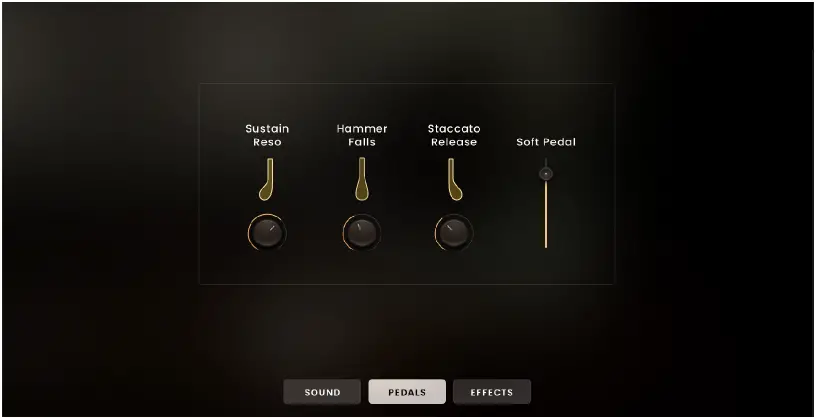Toggle the Sustain Reso pedal icon

[266, 181]
